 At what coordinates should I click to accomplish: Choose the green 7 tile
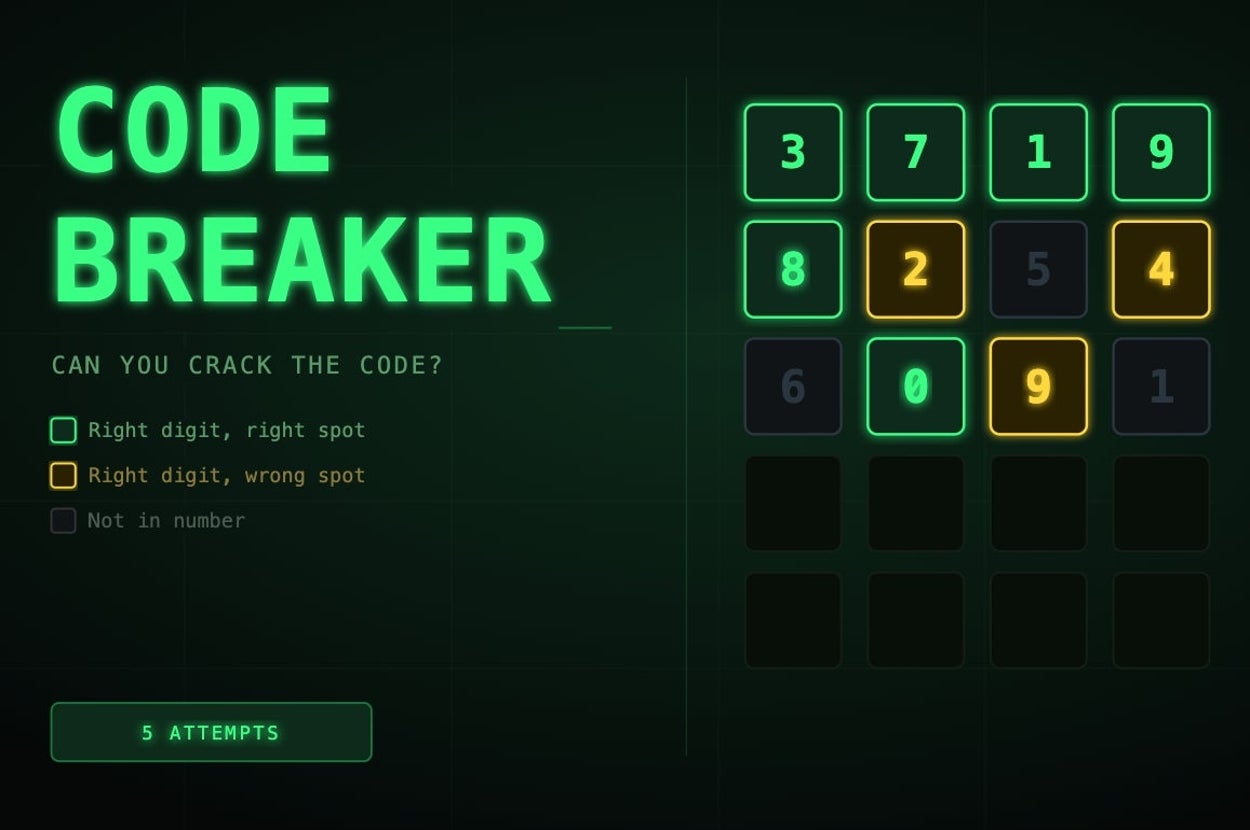pos(915,152)
